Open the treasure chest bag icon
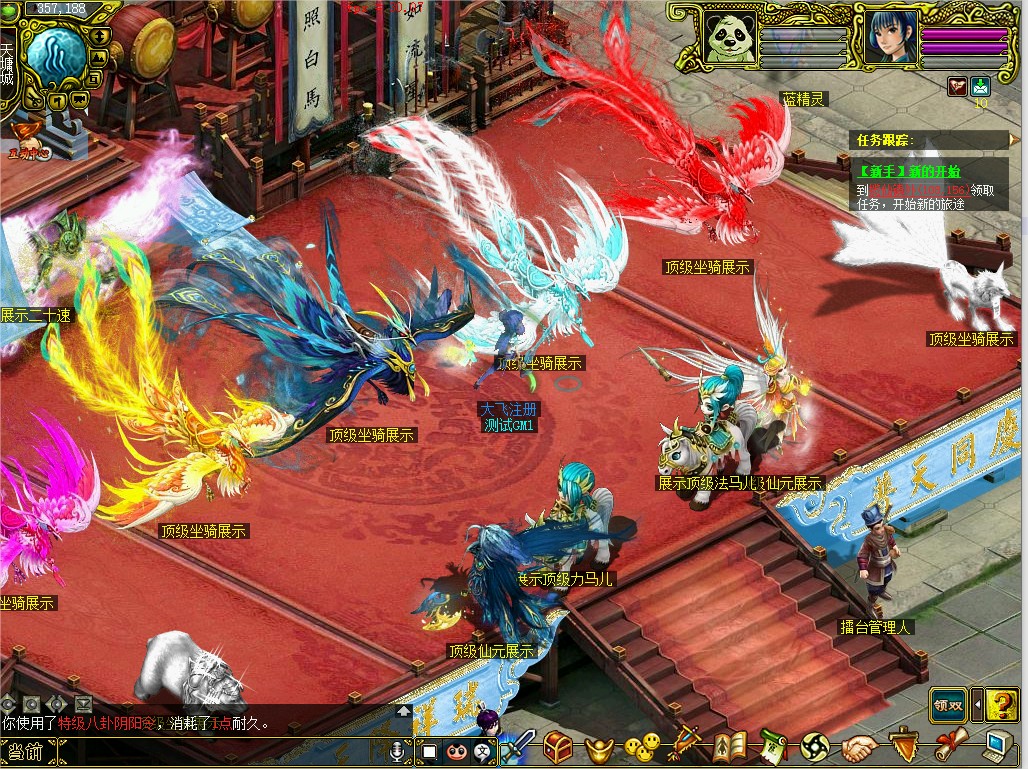 pyautogui.click(x=559, y=745)
